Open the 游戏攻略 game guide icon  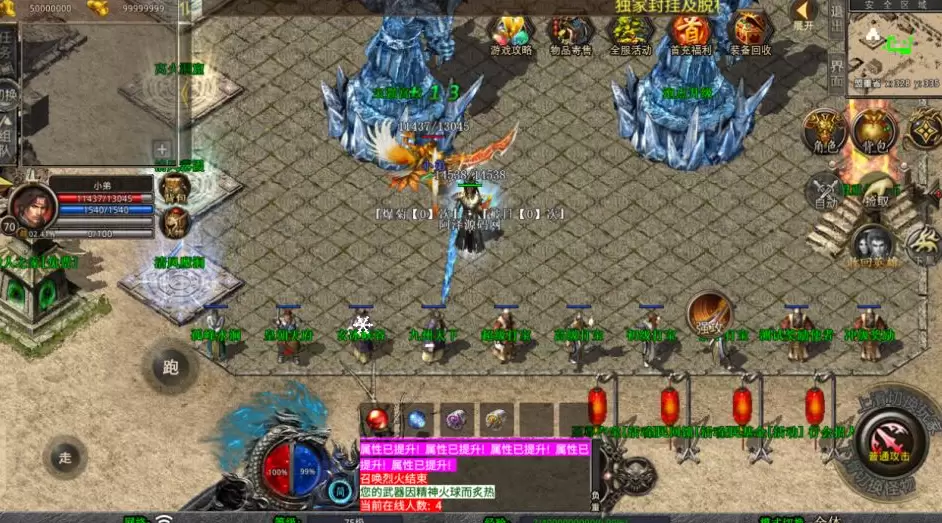(511, 36)
